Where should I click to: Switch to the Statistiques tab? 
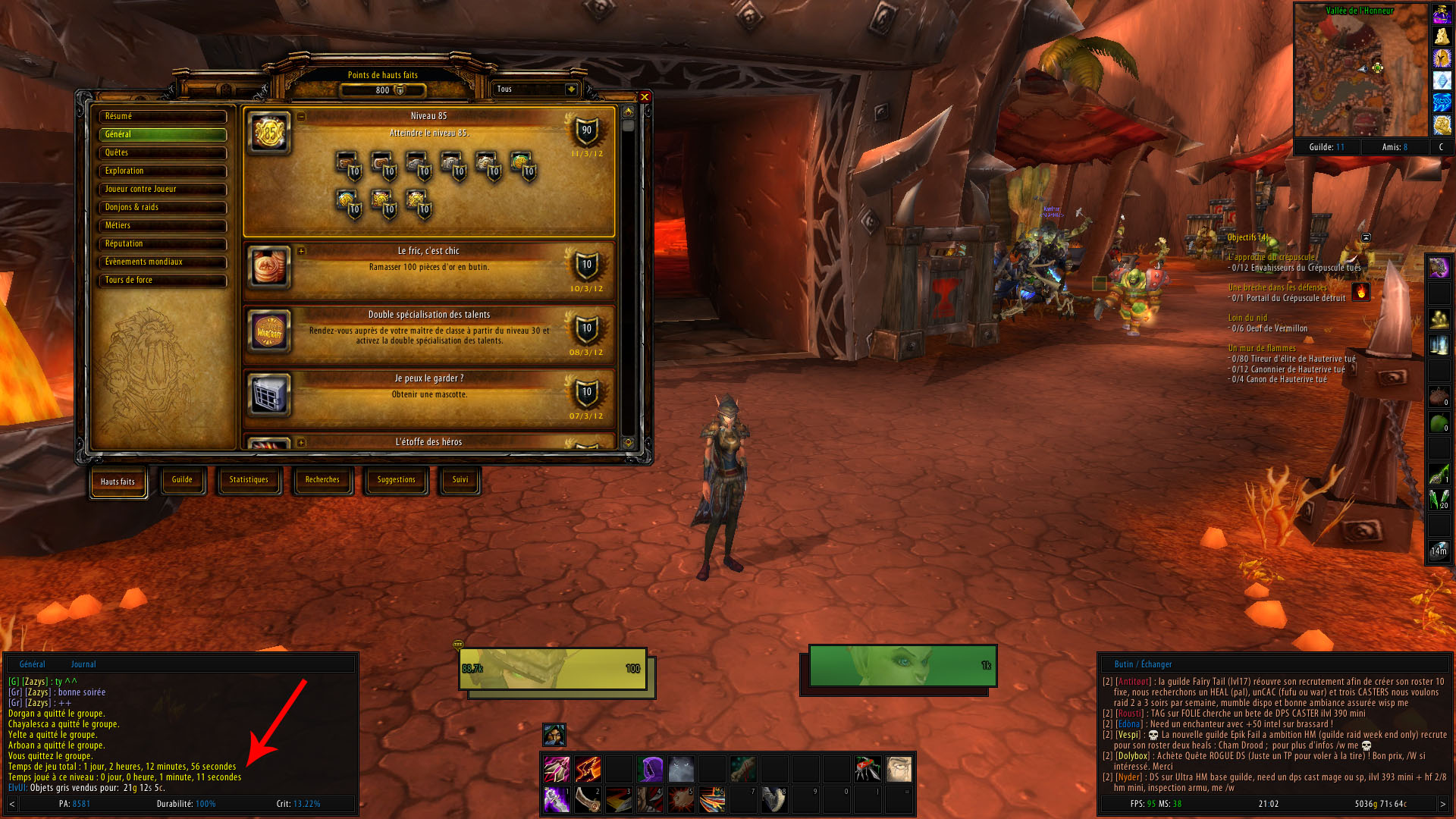[249, 480]
